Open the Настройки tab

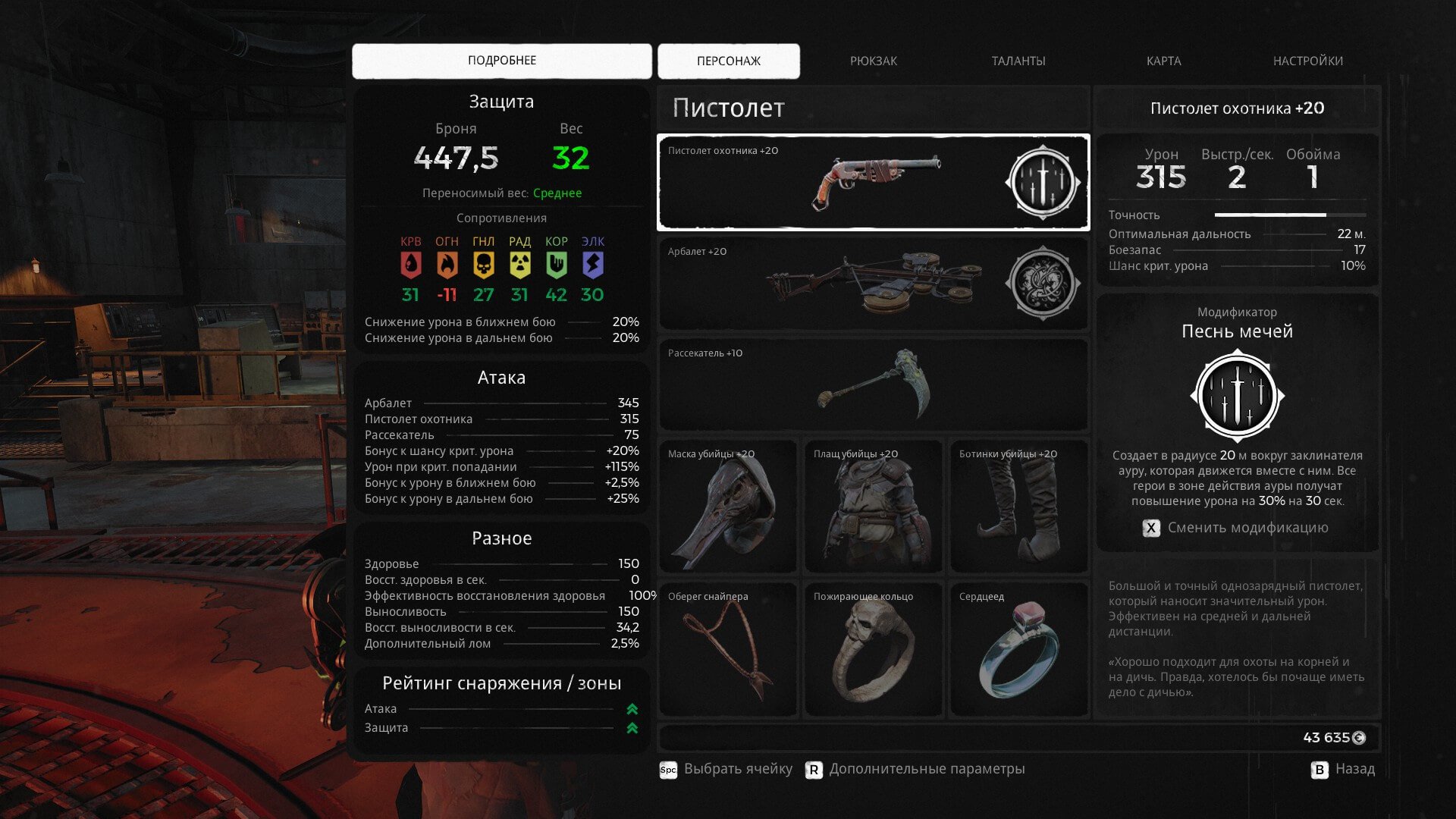(1307, 61)
